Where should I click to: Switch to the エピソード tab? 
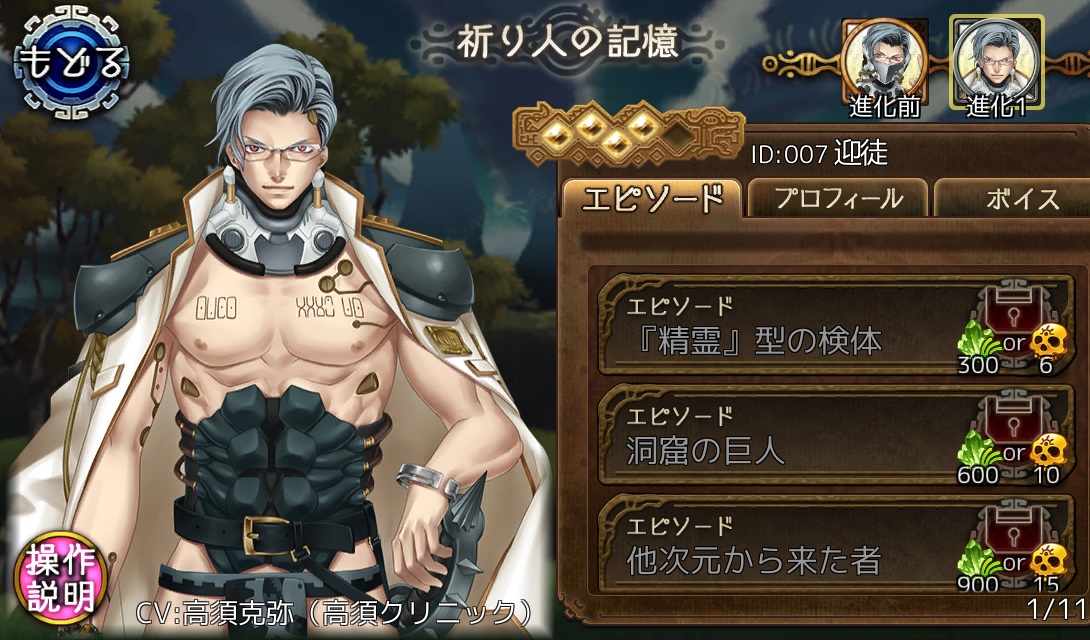(x=652, y=197)
